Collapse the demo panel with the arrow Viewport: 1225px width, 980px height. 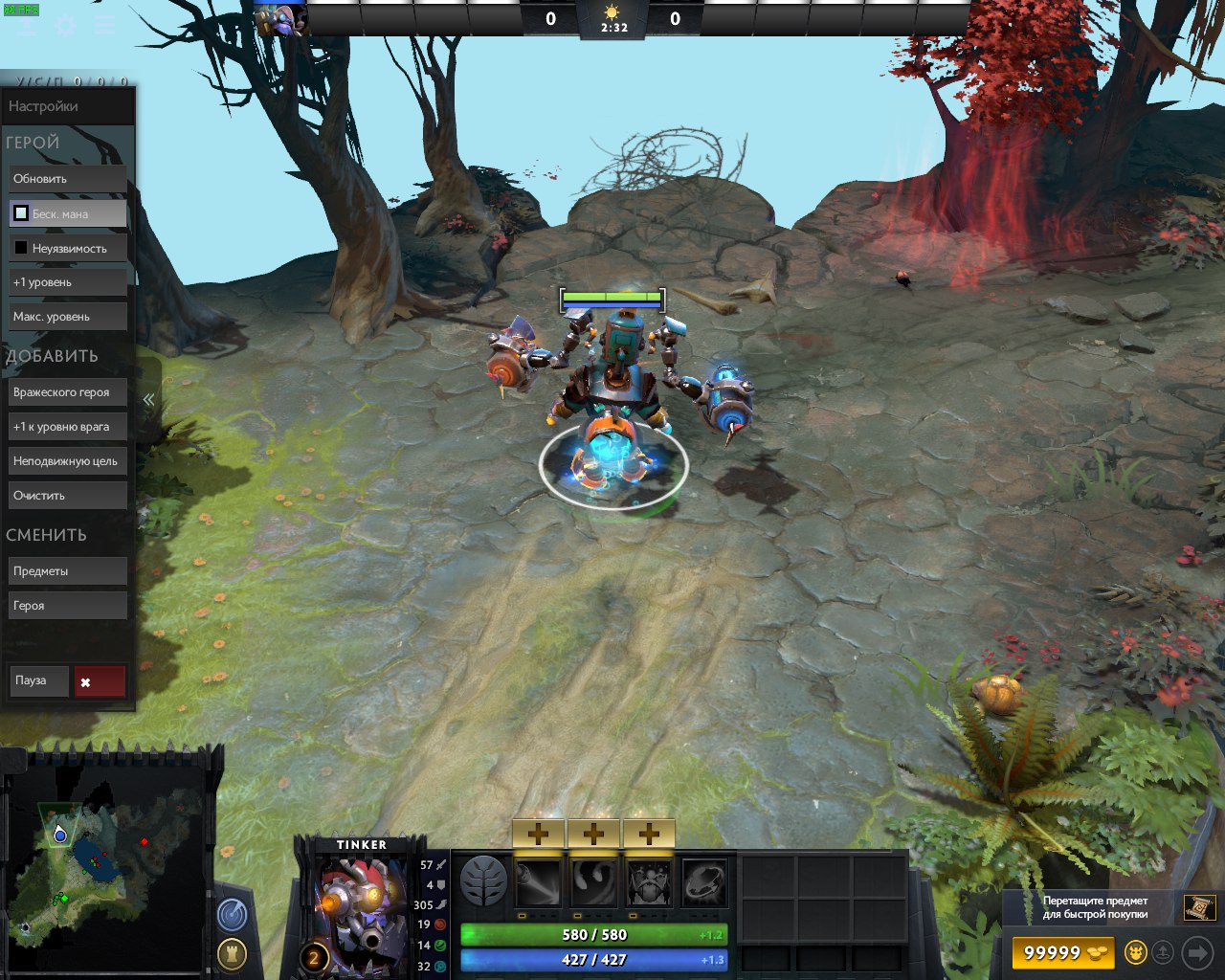pos(148,399)
